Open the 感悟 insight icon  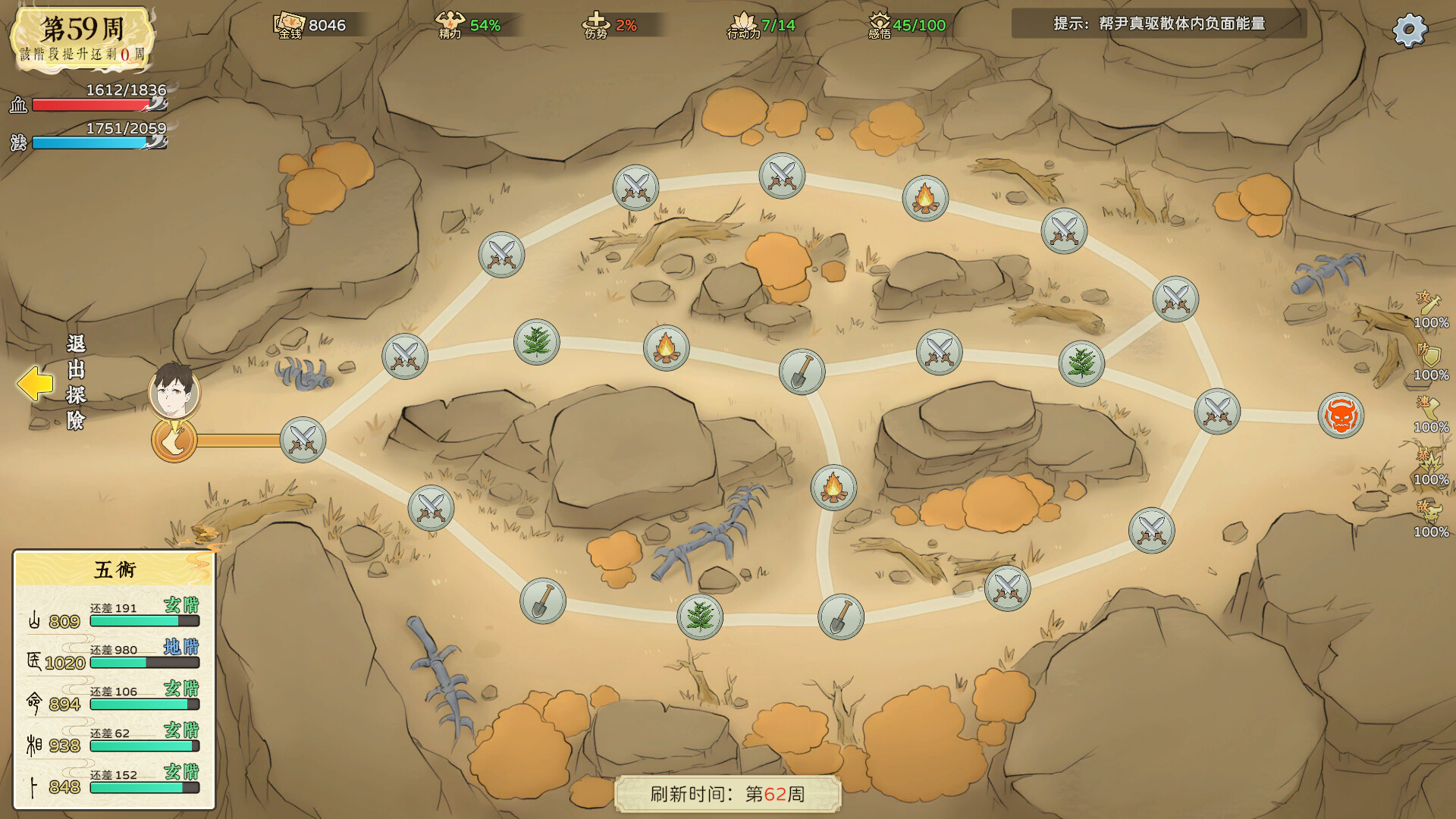point(880,24)
